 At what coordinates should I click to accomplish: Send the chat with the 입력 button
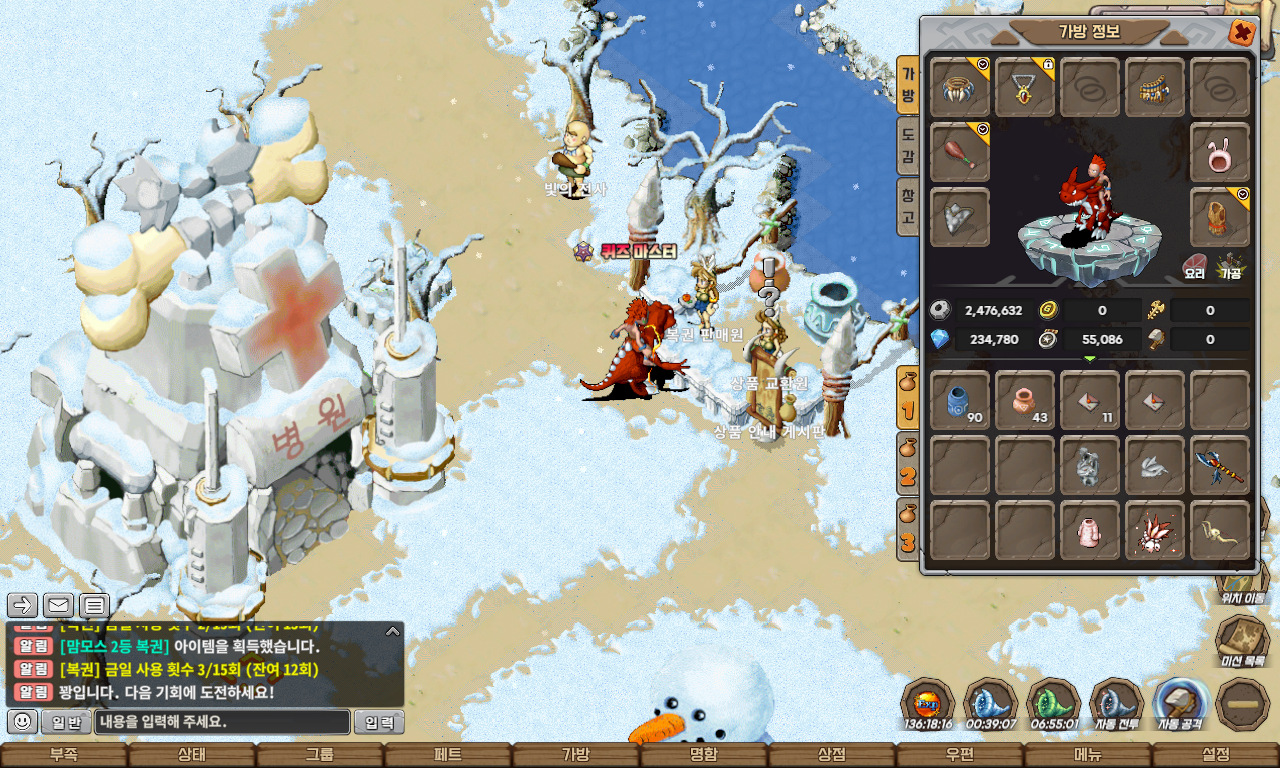click(x=379, y=722)
